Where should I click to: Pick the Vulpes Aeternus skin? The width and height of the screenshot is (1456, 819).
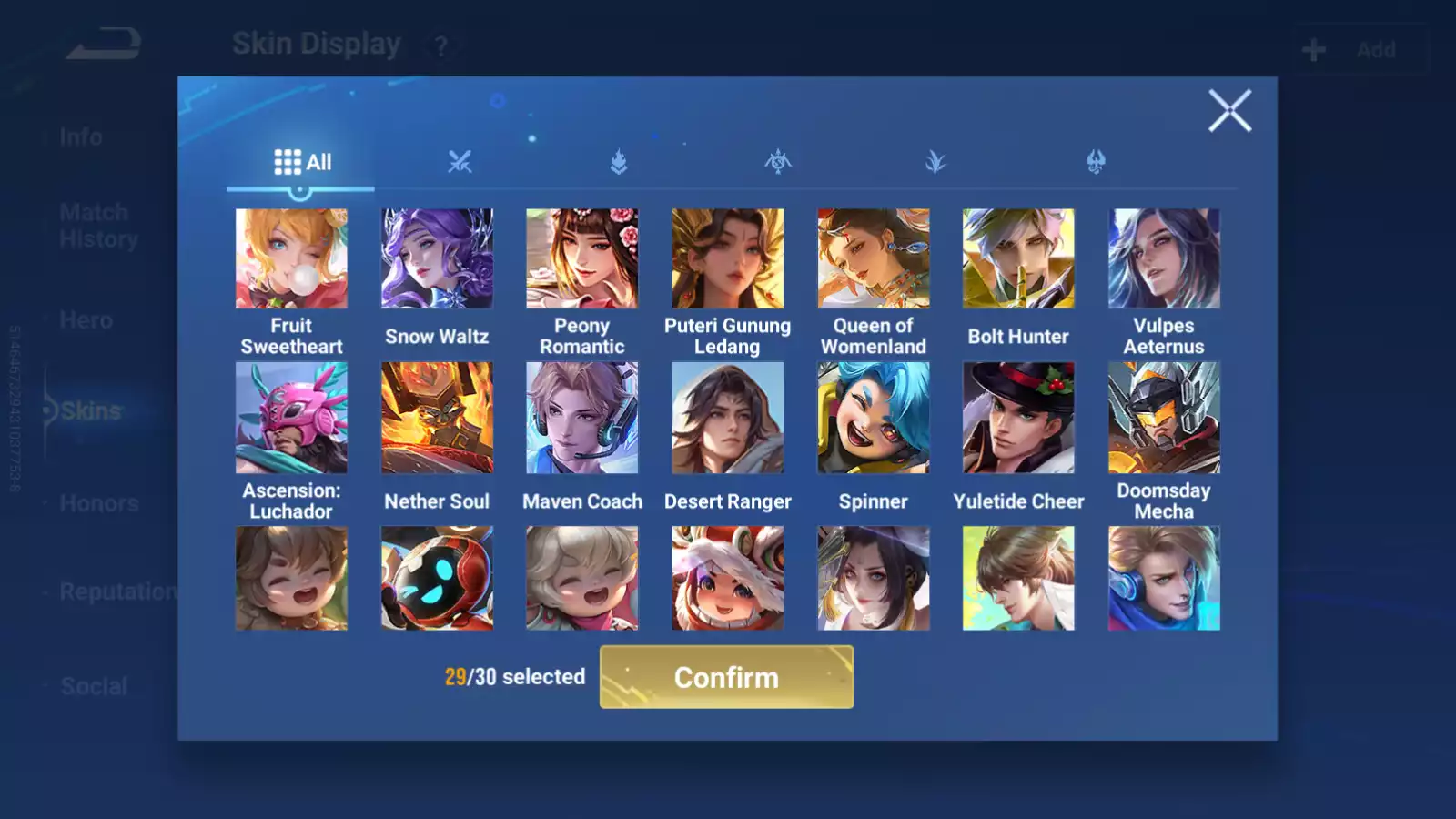click(1164, 258)
